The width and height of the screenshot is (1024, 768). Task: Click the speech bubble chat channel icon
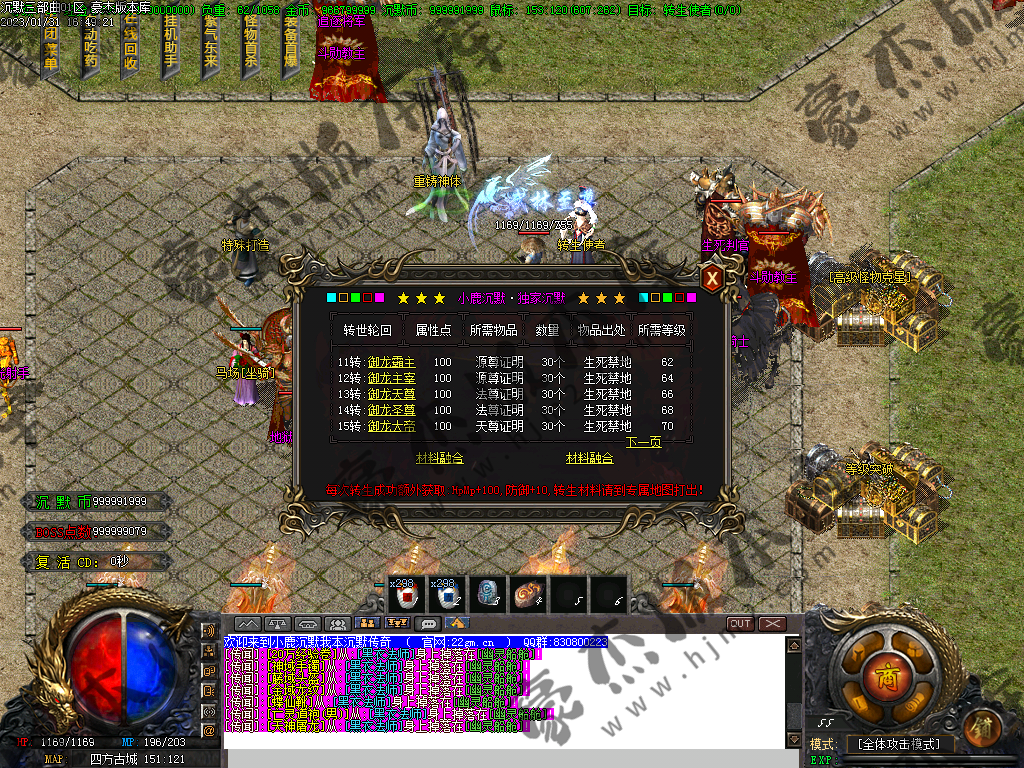tap(428, 623)
